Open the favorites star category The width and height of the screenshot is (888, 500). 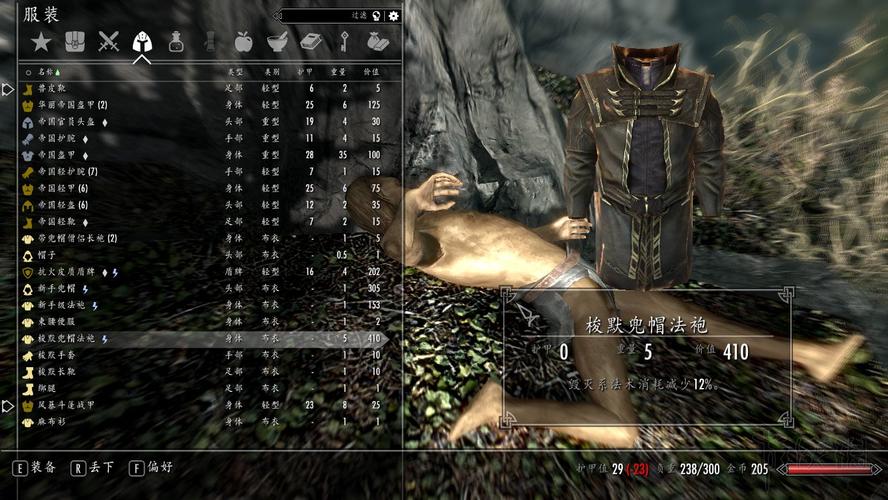click(x=40, y=42)
